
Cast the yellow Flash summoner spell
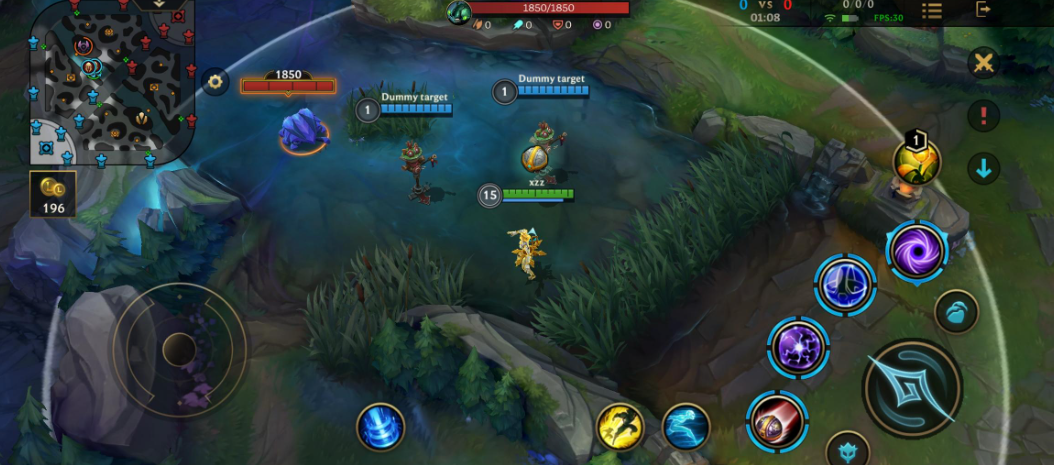click(620, 427)
